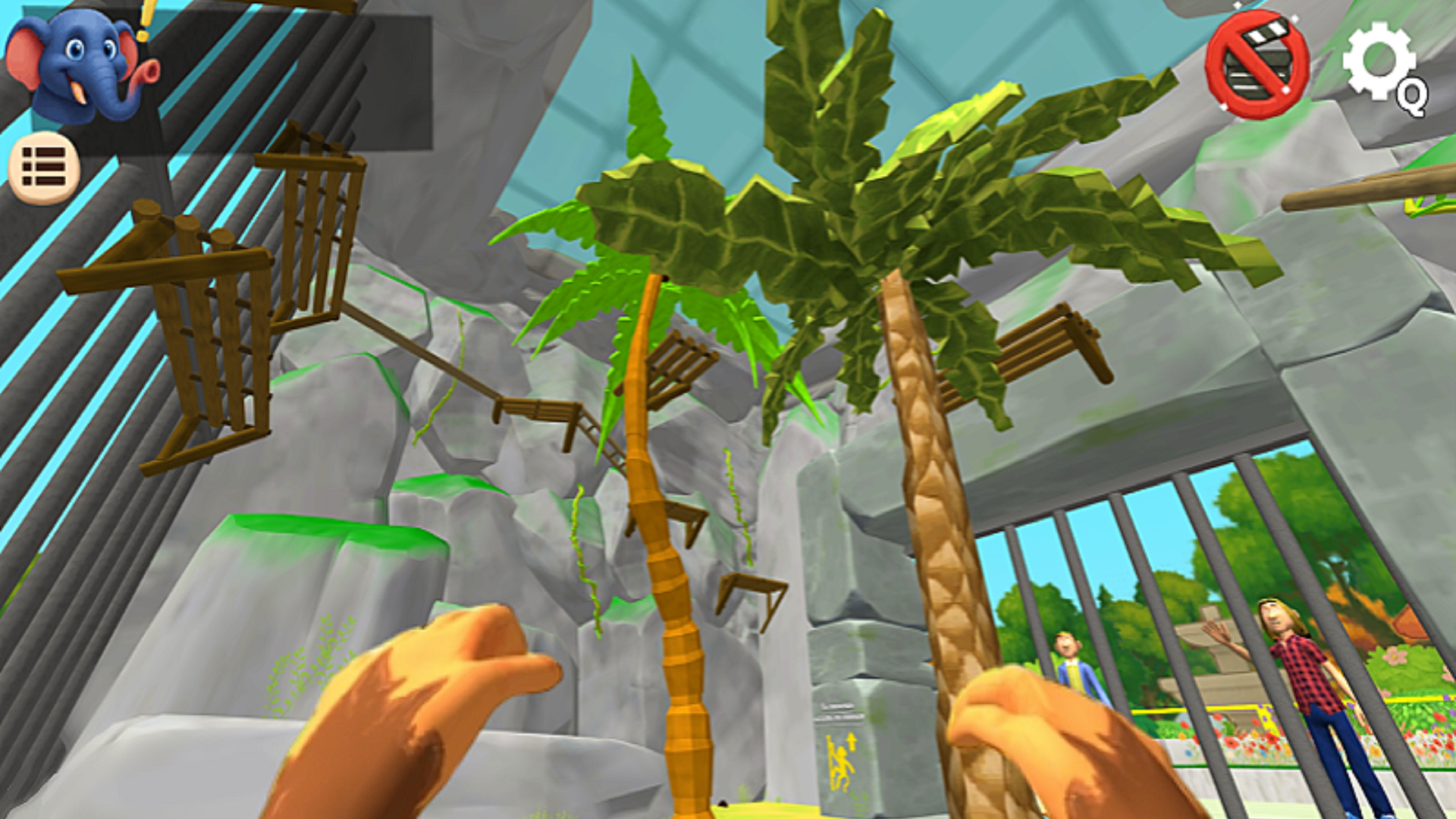The width and height of the screenshot is (1456, 819).
Task: Tap the Q letter beside the gear
Action: (1412, 97)
